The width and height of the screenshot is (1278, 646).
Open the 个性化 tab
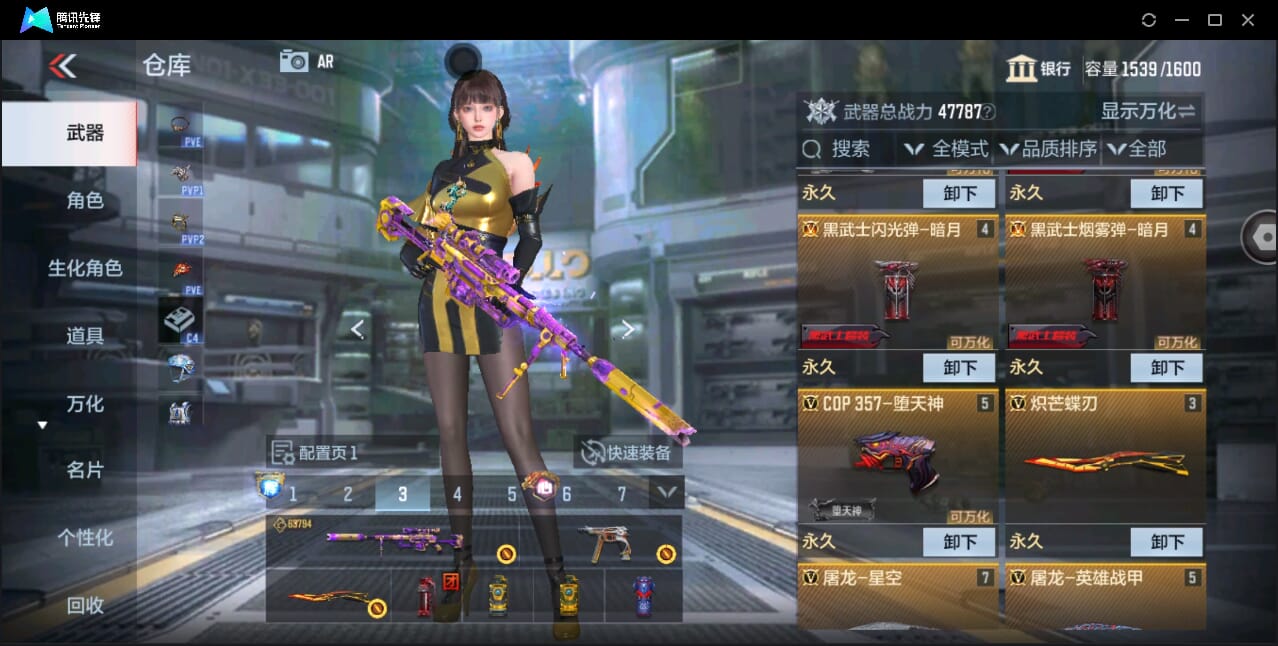pos(84,537)
